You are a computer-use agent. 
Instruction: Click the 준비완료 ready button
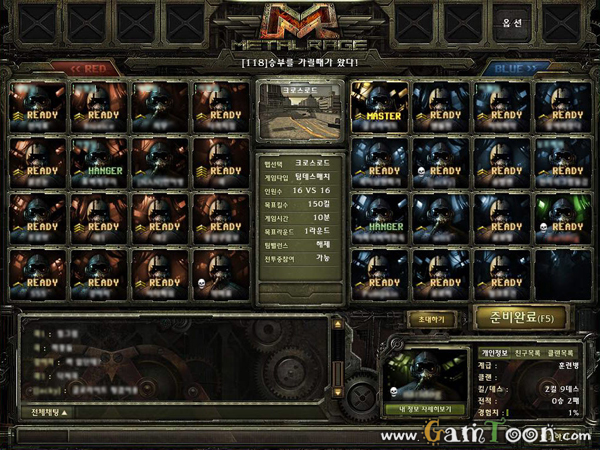[520, 318]
